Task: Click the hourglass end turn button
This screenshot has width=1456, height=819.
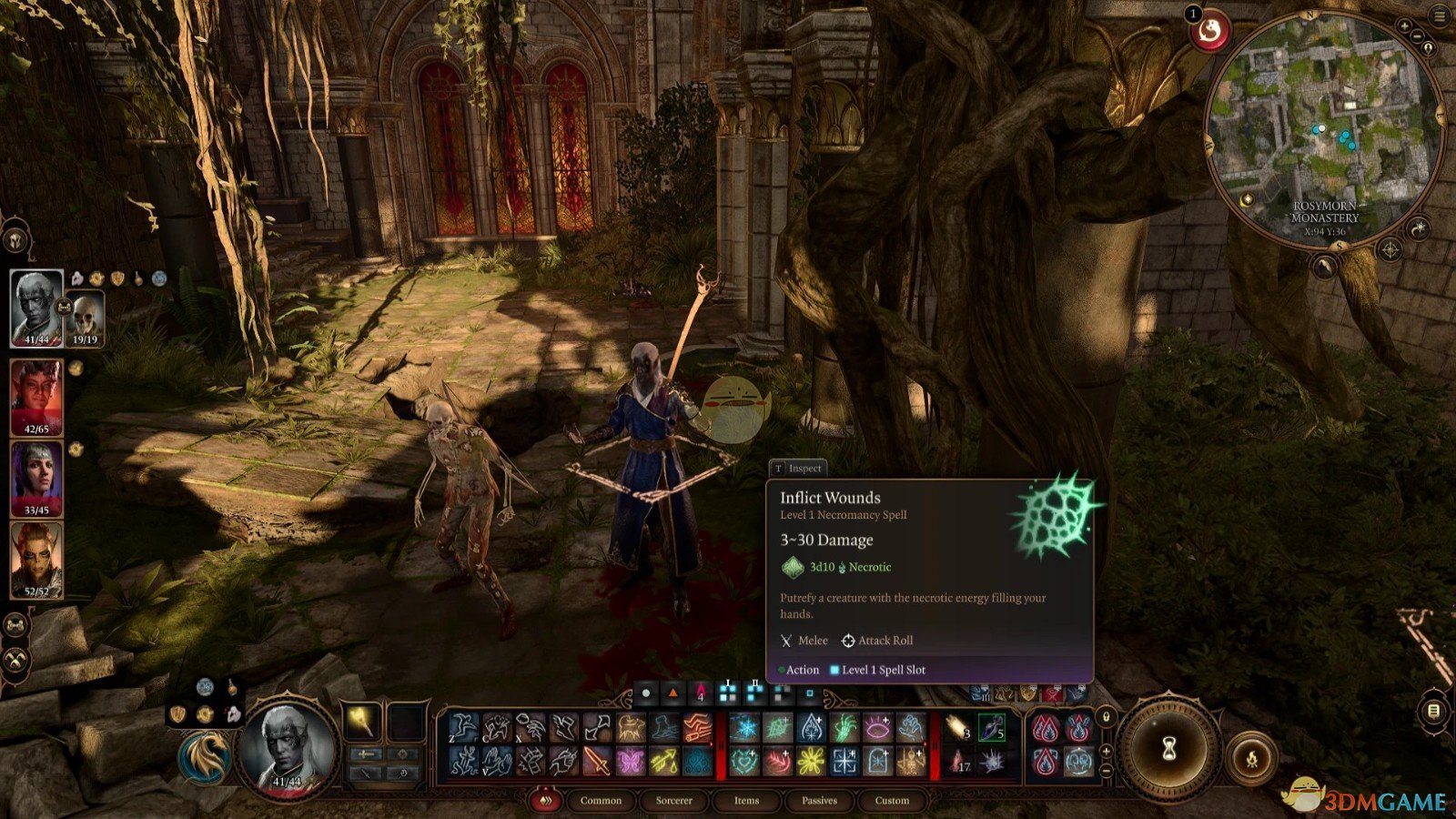Action: (1169, 748)
